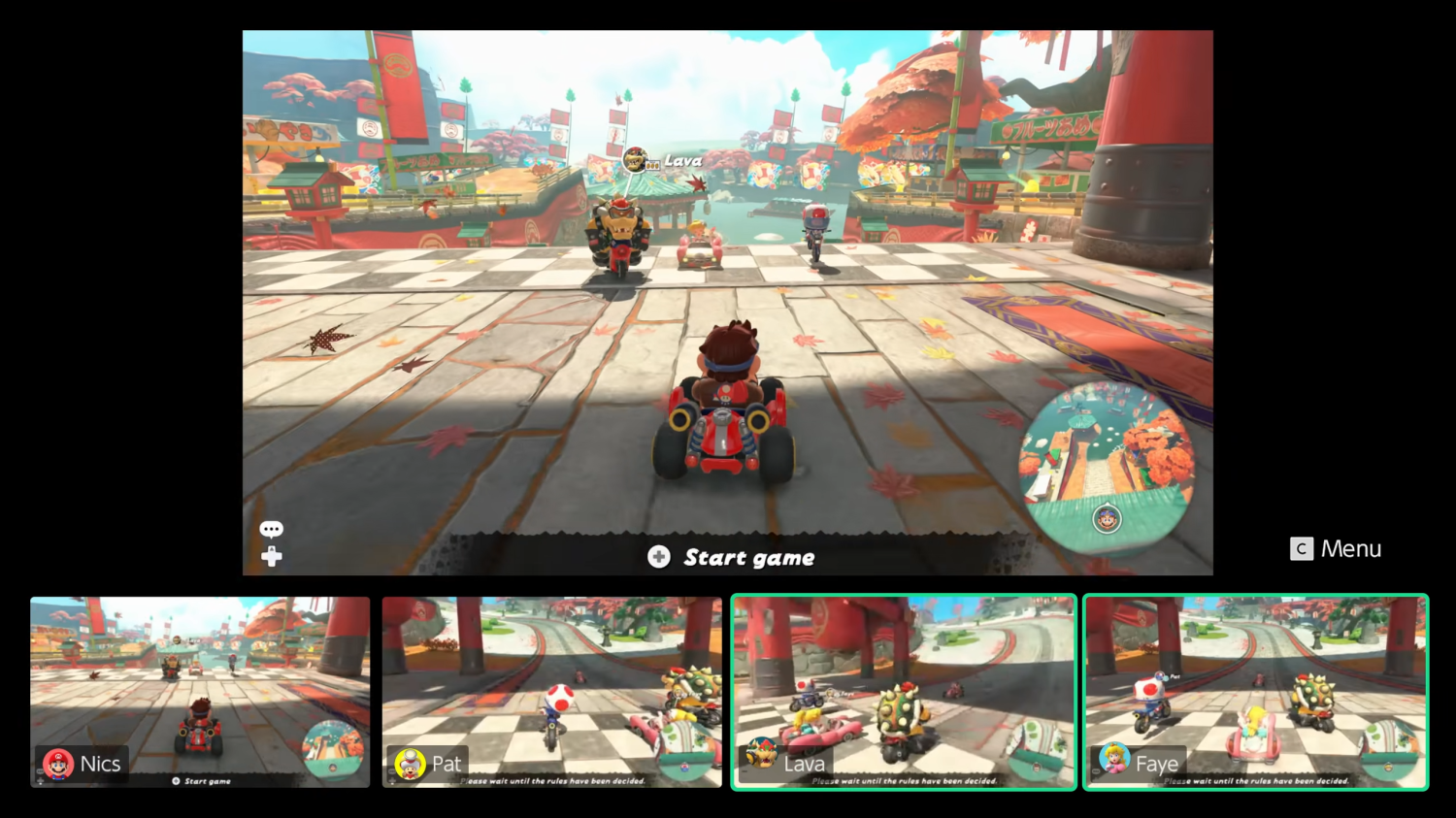Select Pat's character icon on his nameplate
The image size is (1456, 818).
pyautogui.click(x=408, y=764)
